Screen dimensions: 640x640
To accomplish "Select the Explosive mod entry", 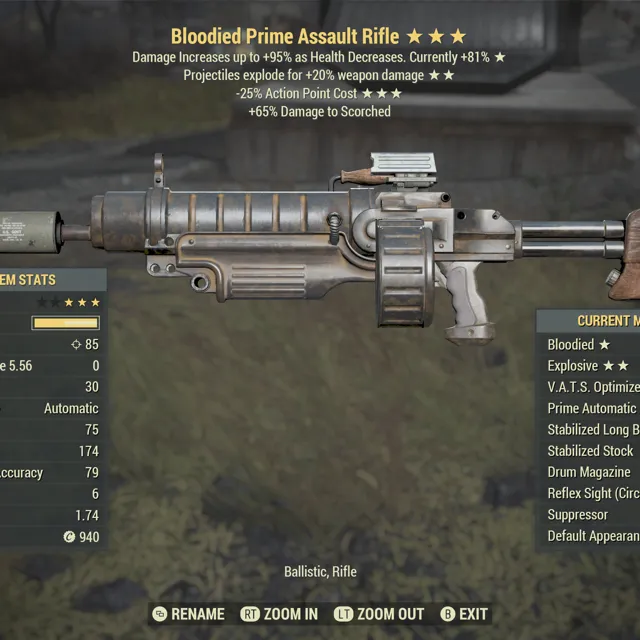I will (588, 366).
